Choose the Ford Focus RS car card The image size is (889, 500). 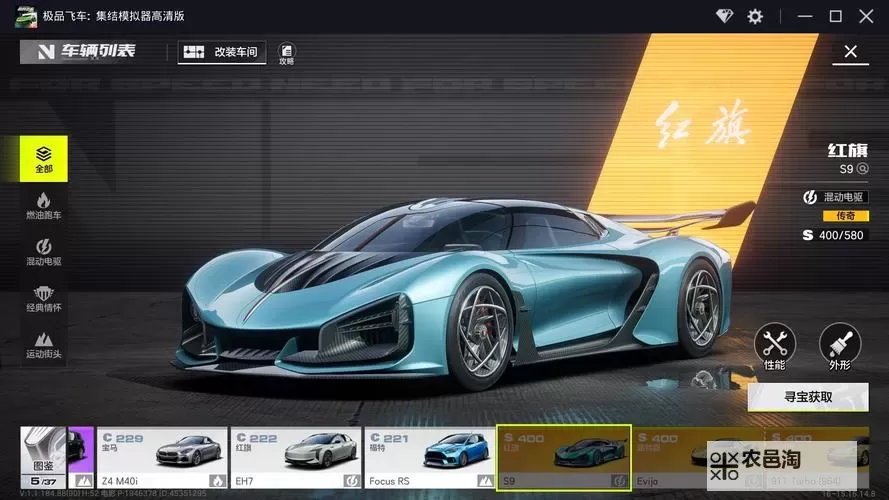click(x=428, y=458)
